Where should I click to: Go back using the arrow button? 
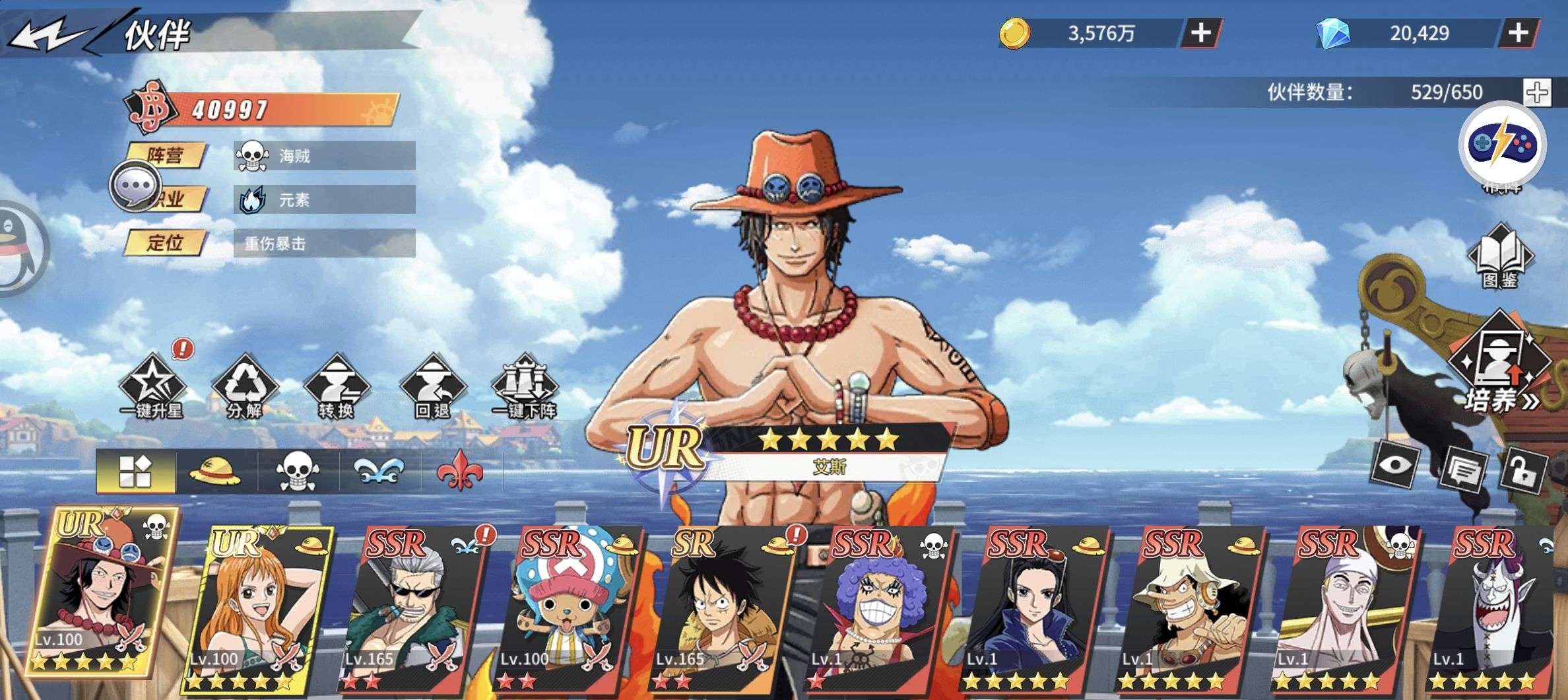pos(49,34)
